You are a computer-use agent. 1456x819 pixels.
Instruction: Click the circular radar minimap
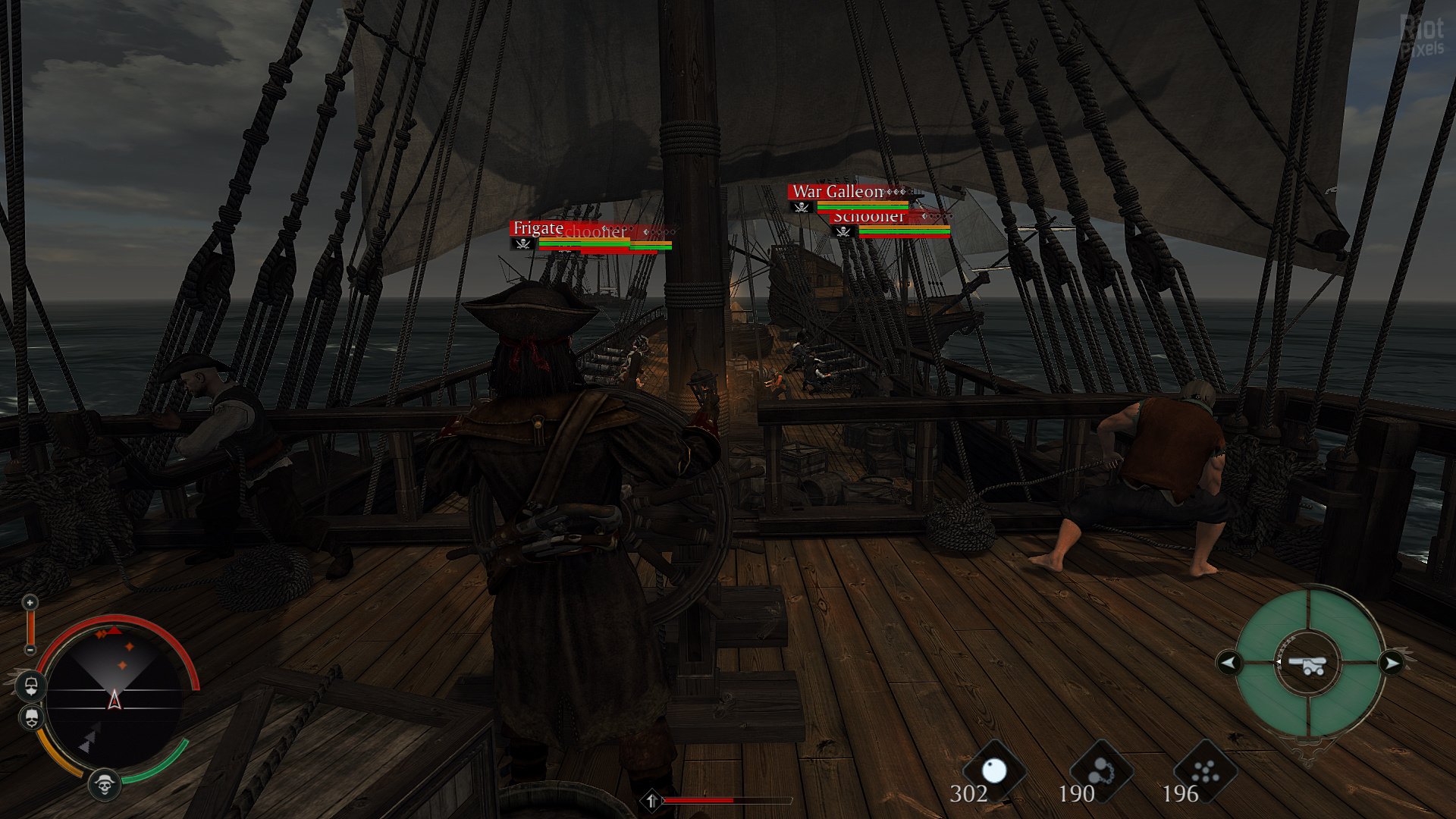[x=115, y=696]
